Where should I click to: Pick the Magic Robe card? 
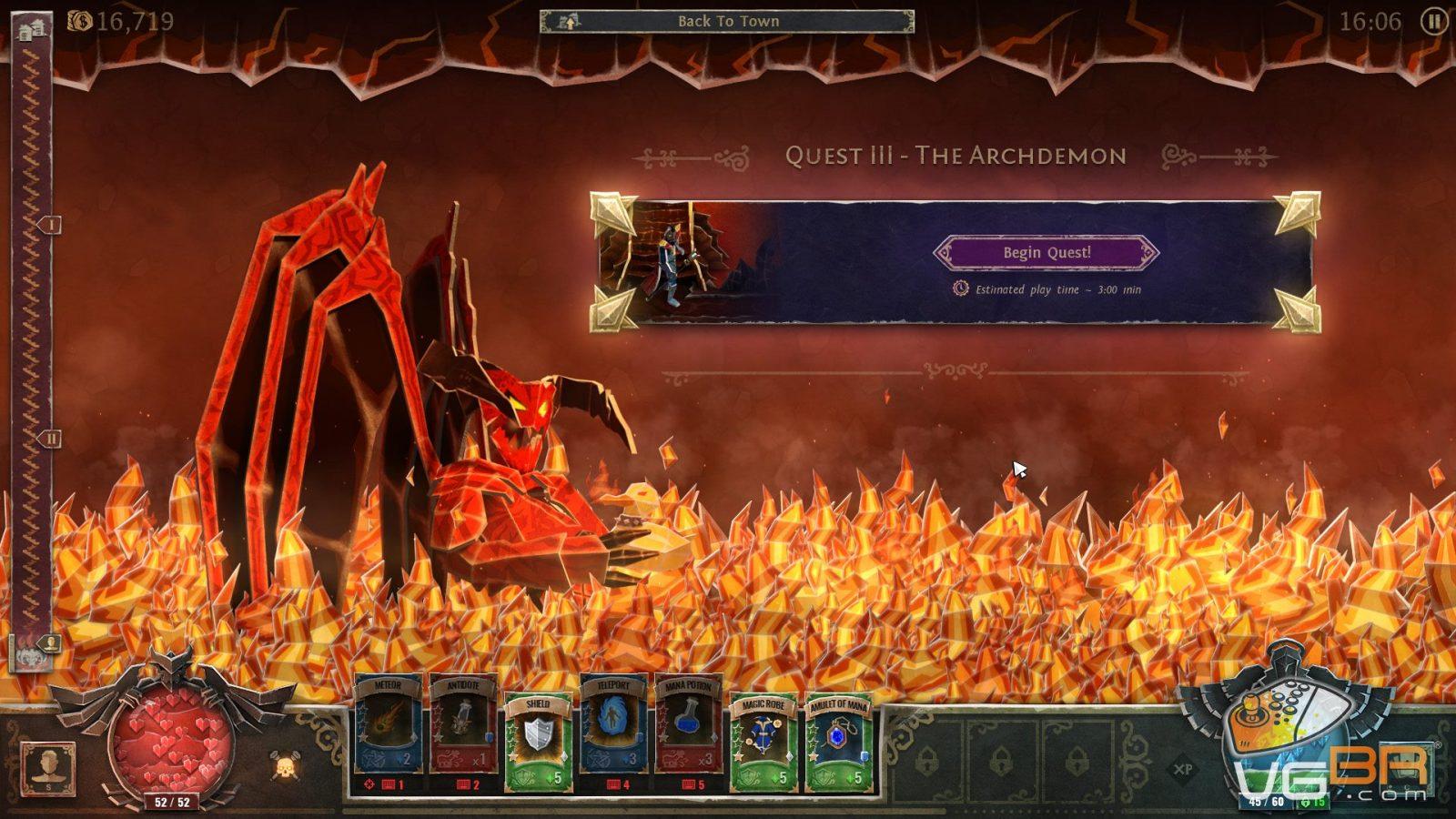pos(763,739)
